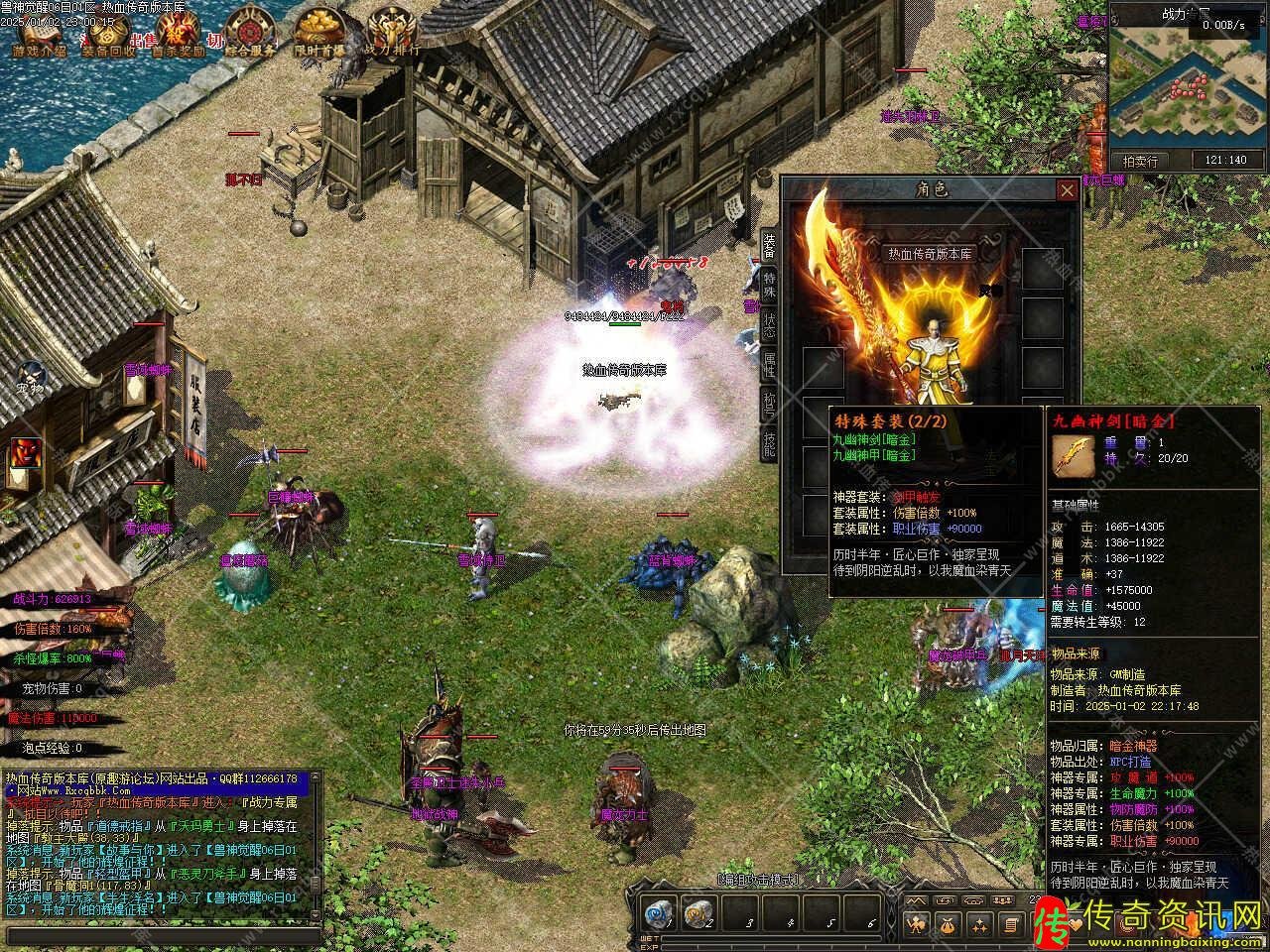Open the 宠物 pet icon

tap(30, 375)
